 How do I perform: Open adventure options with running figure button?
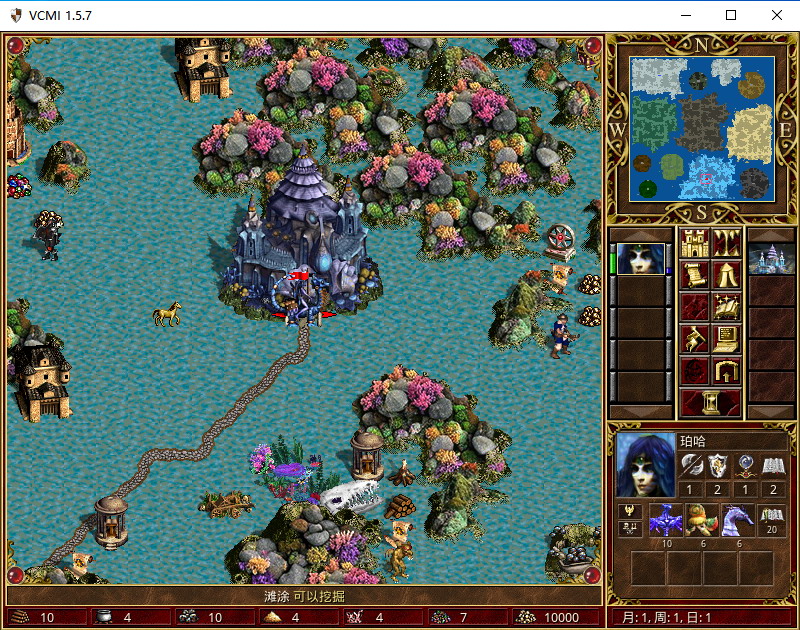pos(694,339)
